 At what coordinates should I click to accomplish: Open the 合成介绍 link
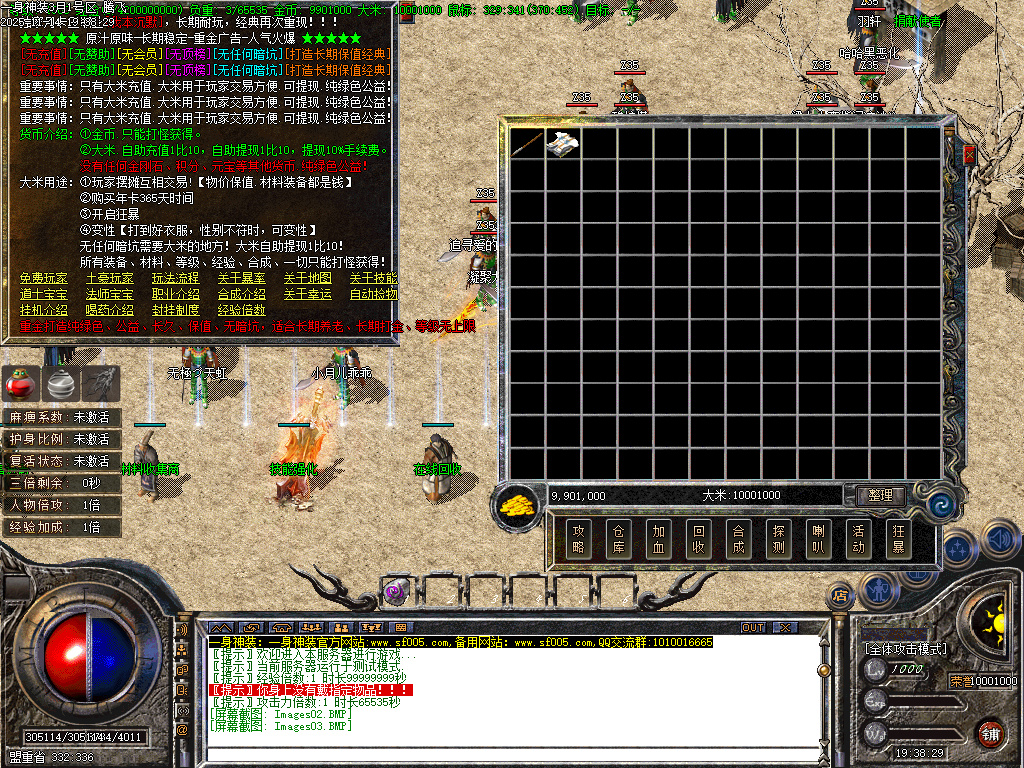(x=241, y=294)
